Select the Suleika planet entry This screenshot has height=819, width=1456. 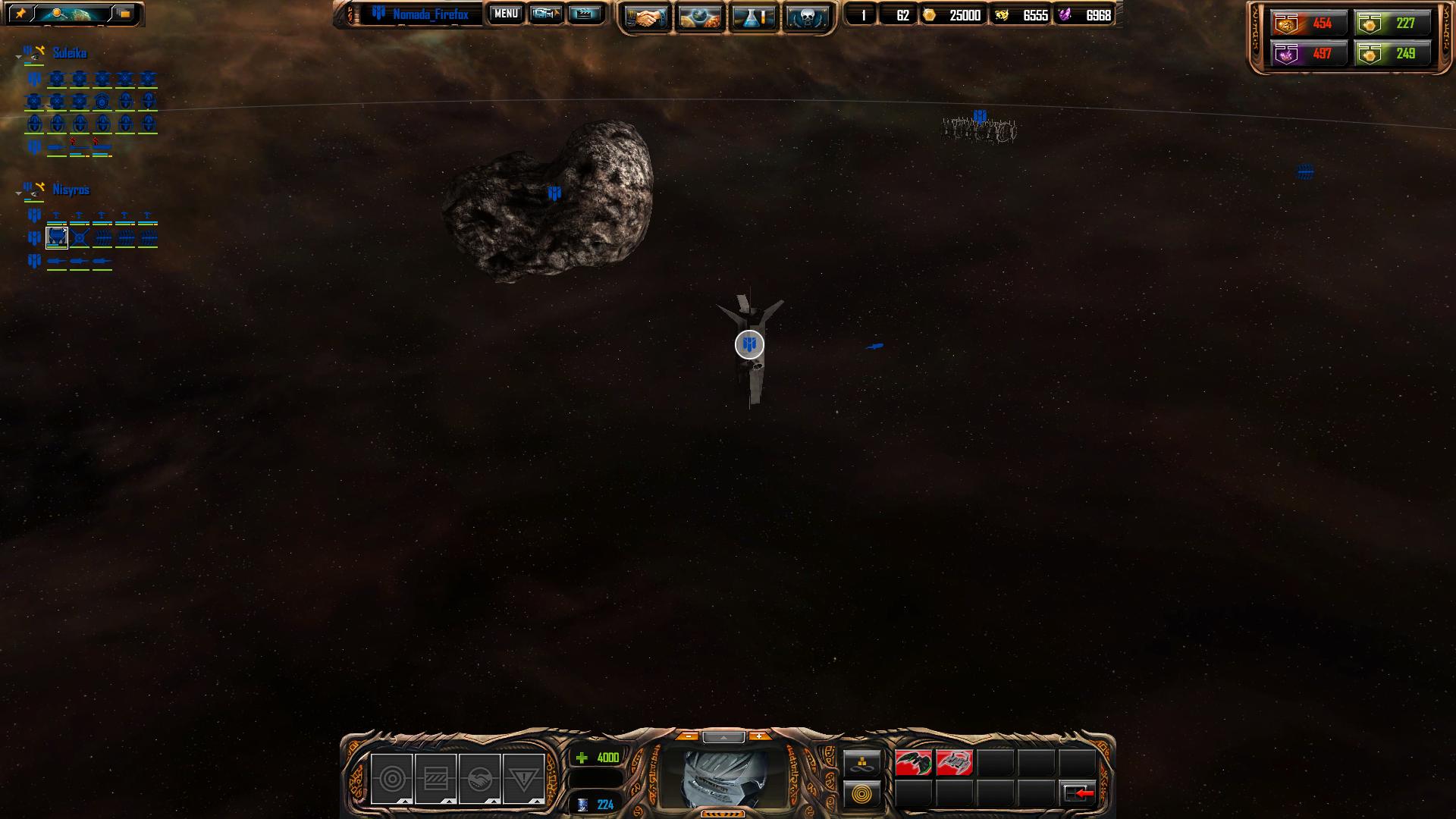69,53
